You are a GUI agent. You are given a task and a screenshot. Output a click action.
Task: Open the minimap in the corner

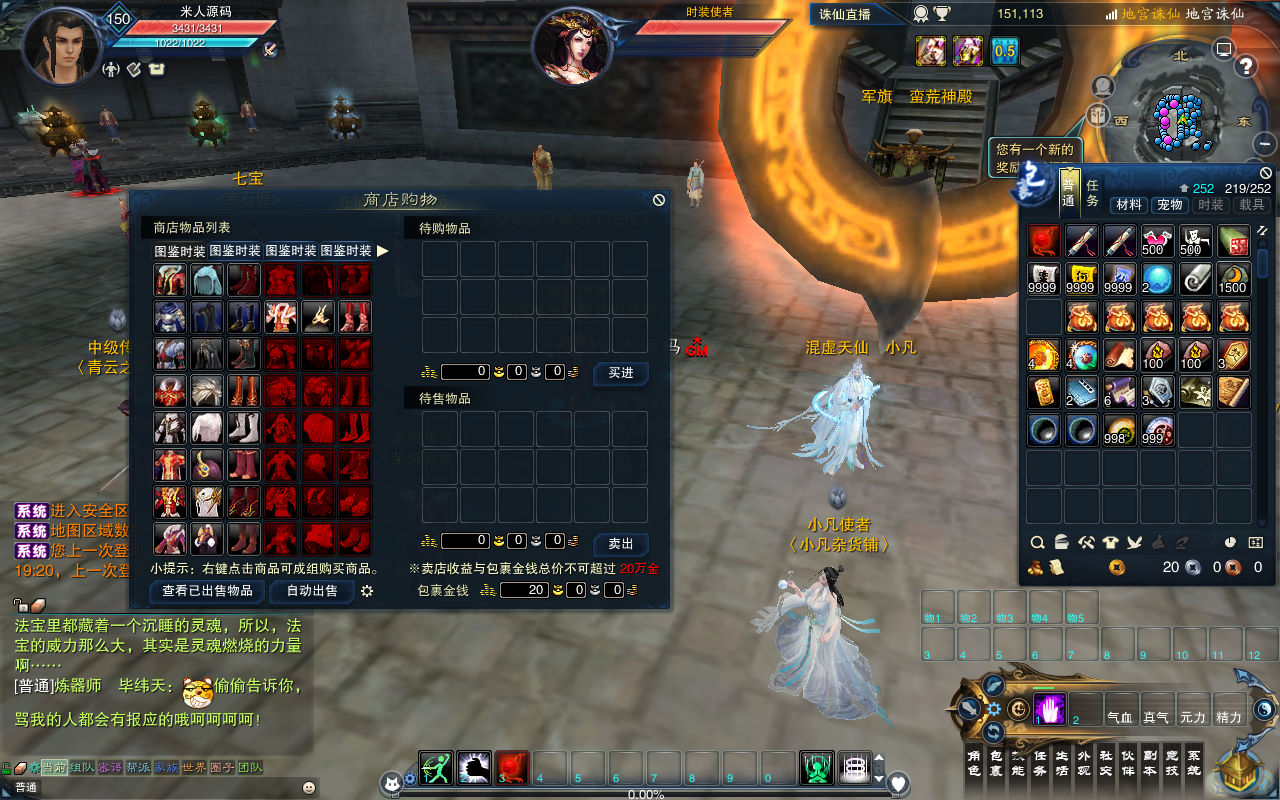tap(1180, 115)
